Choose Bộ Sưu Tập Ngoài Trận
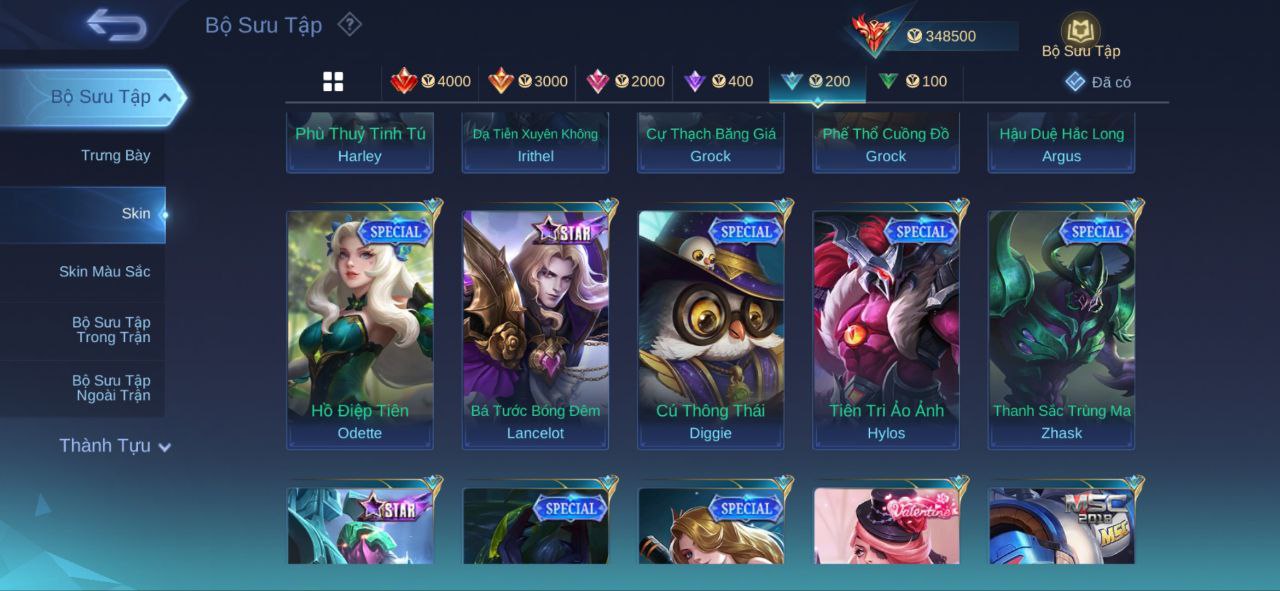Screen dimensions: 1280x591 click(x=111, y=388)
